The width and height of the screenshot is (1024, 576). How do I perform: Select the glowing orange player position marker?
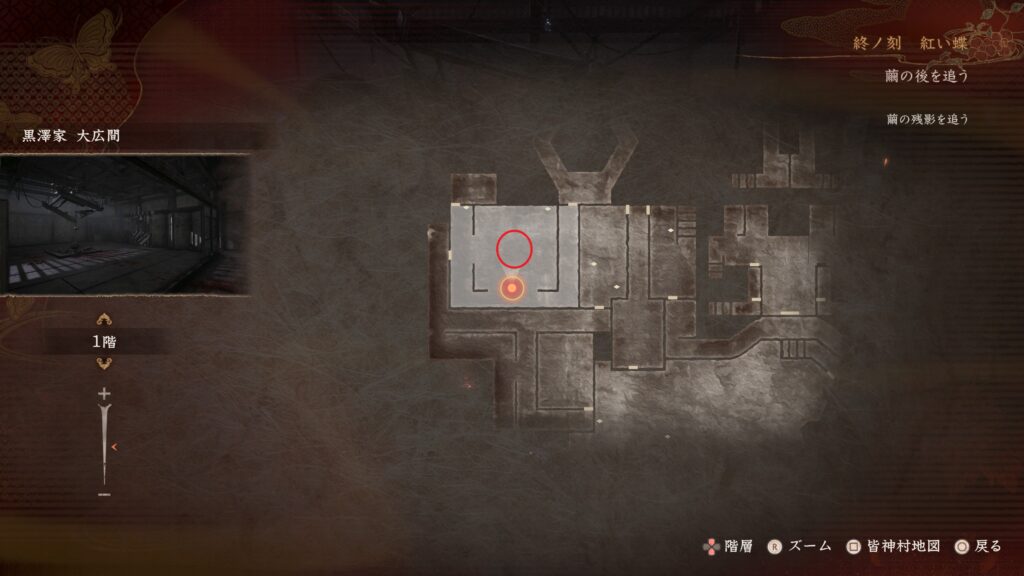pos(512,289)
